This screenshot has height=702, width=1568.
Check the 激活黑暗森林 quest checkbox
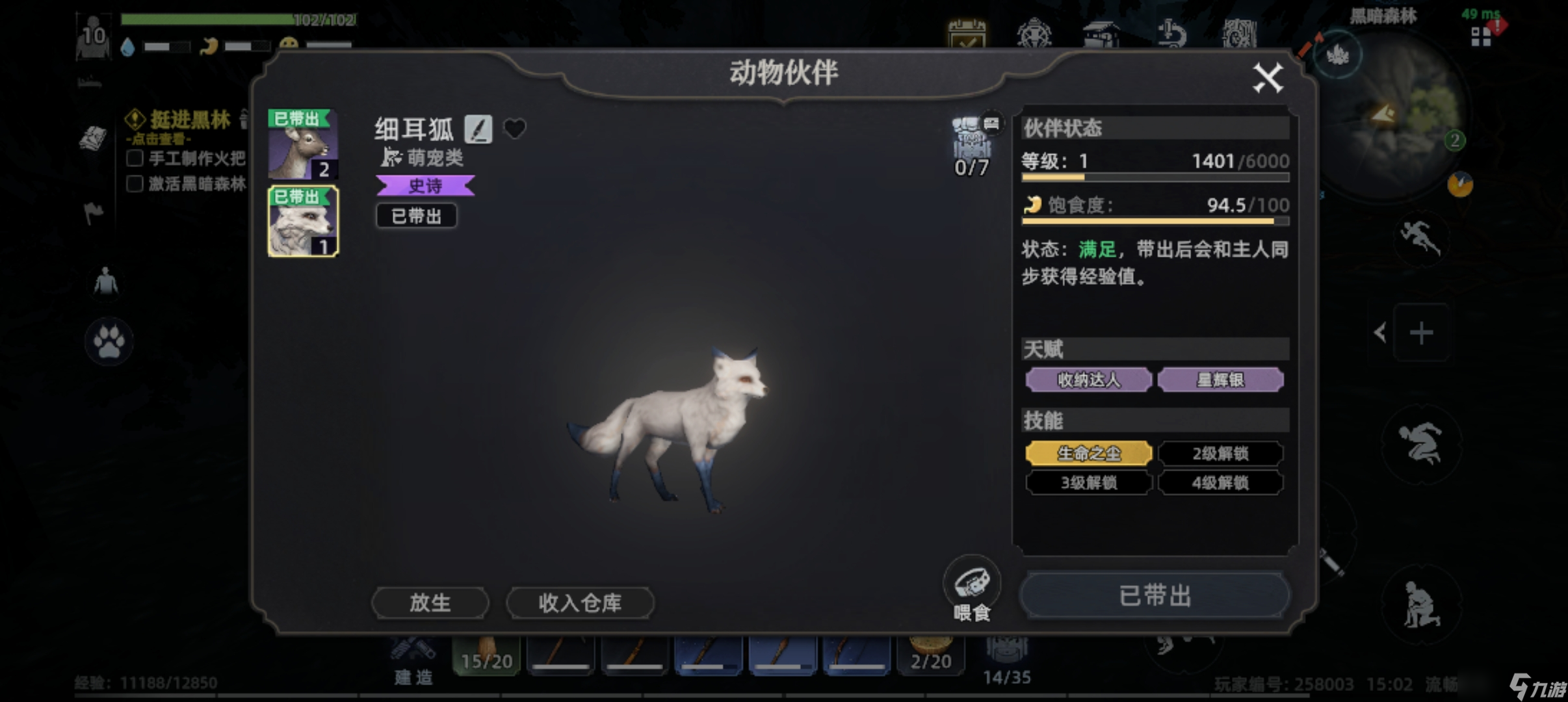point(135,185)
